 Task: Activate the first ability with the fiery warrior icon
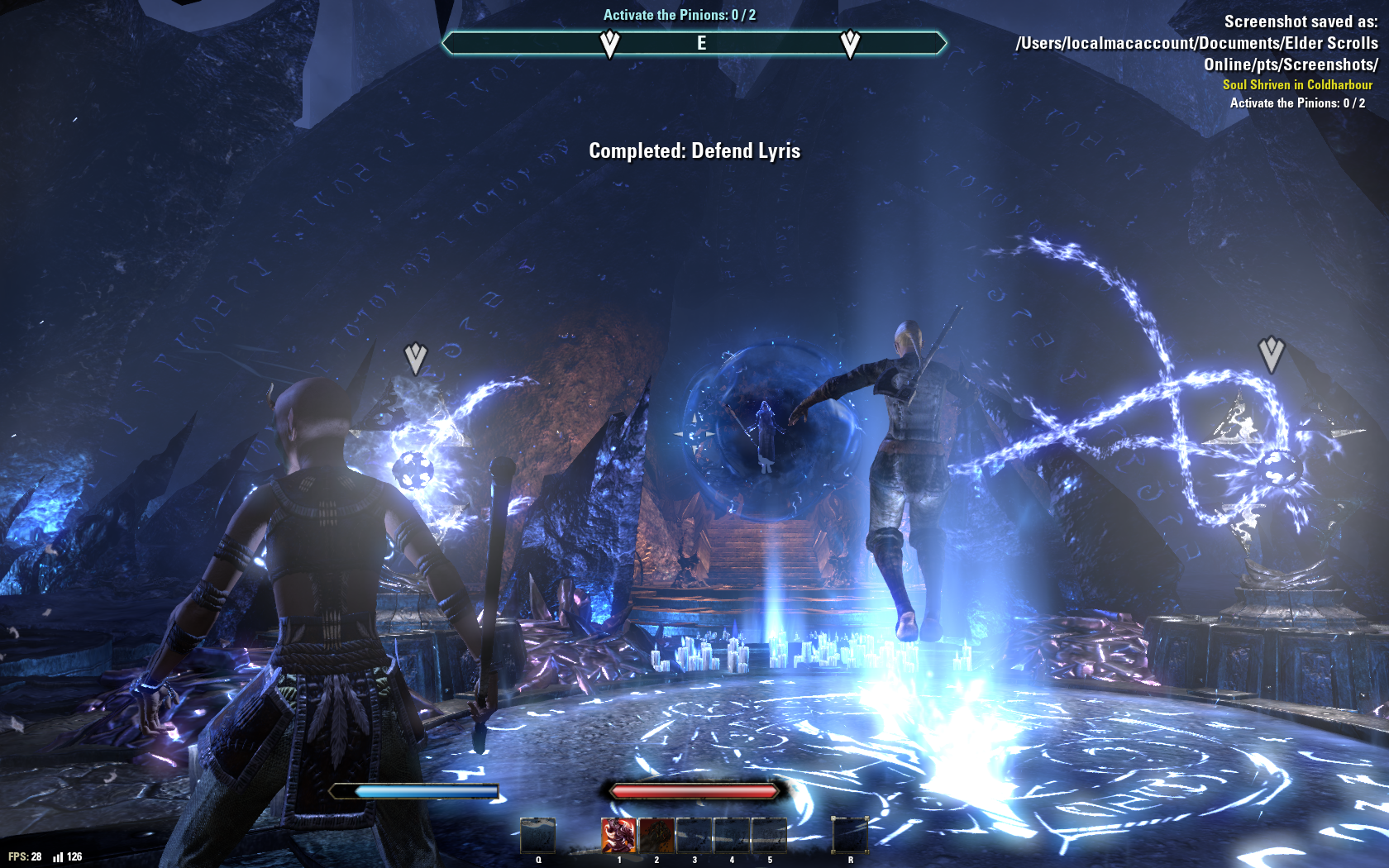[x=618, y=835]
